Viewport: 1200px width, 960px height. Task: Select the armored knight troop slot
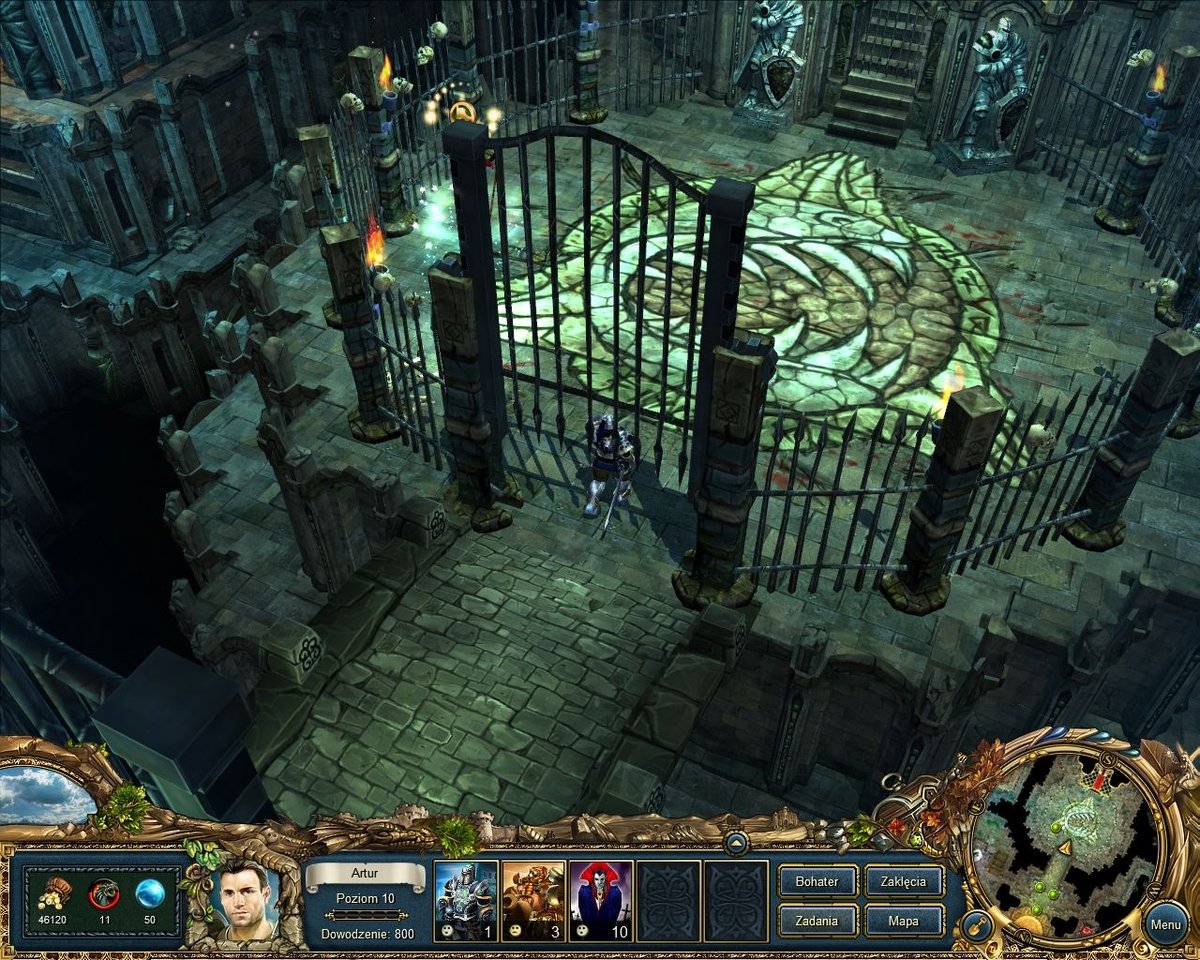pos(466,900)
